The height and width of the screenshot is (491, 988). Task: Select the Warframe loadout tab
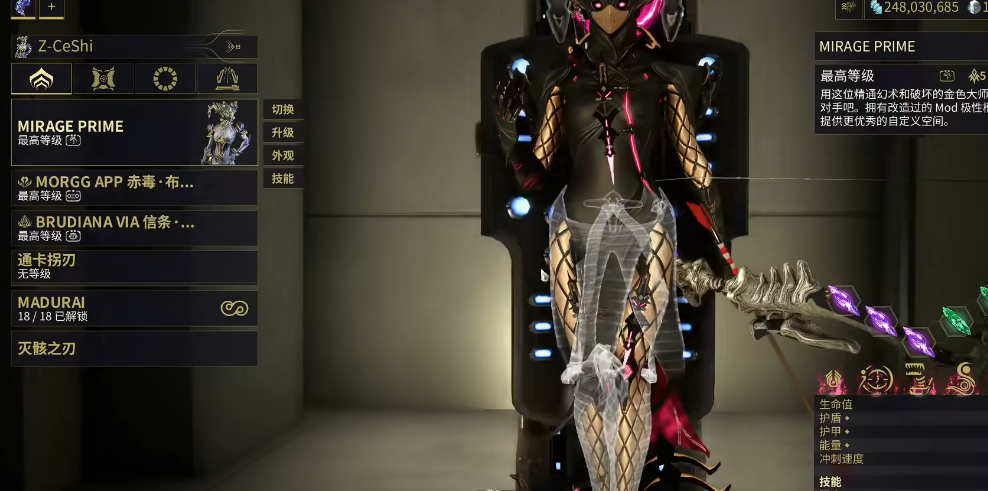point(42,79)
